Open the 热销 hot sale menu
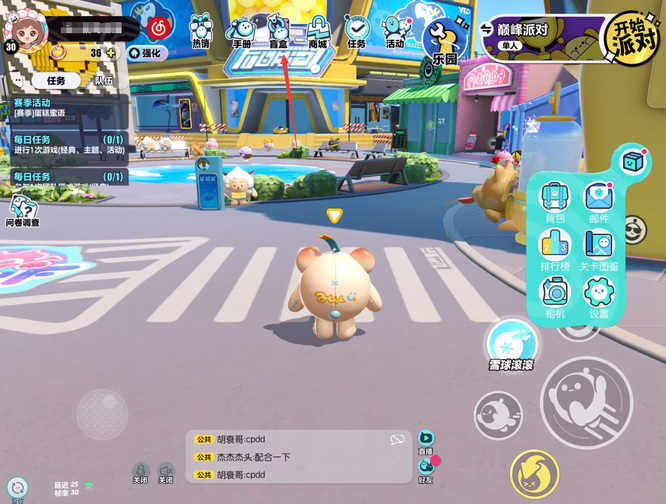Viewport: 666px width, 504px height. click(201, 30)
